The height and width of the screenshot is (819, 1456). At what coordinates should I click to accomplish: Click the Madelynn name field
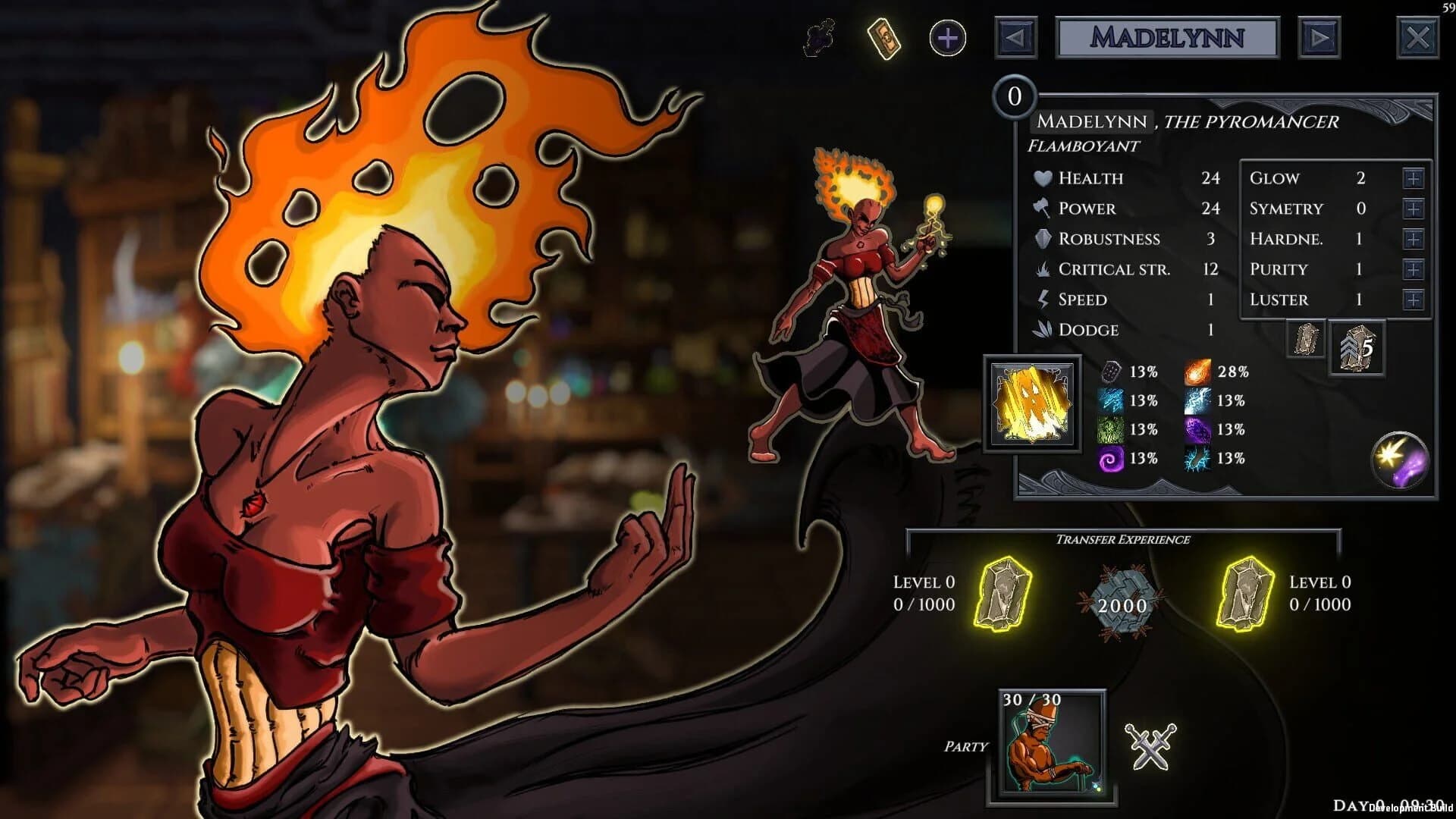1168,37
